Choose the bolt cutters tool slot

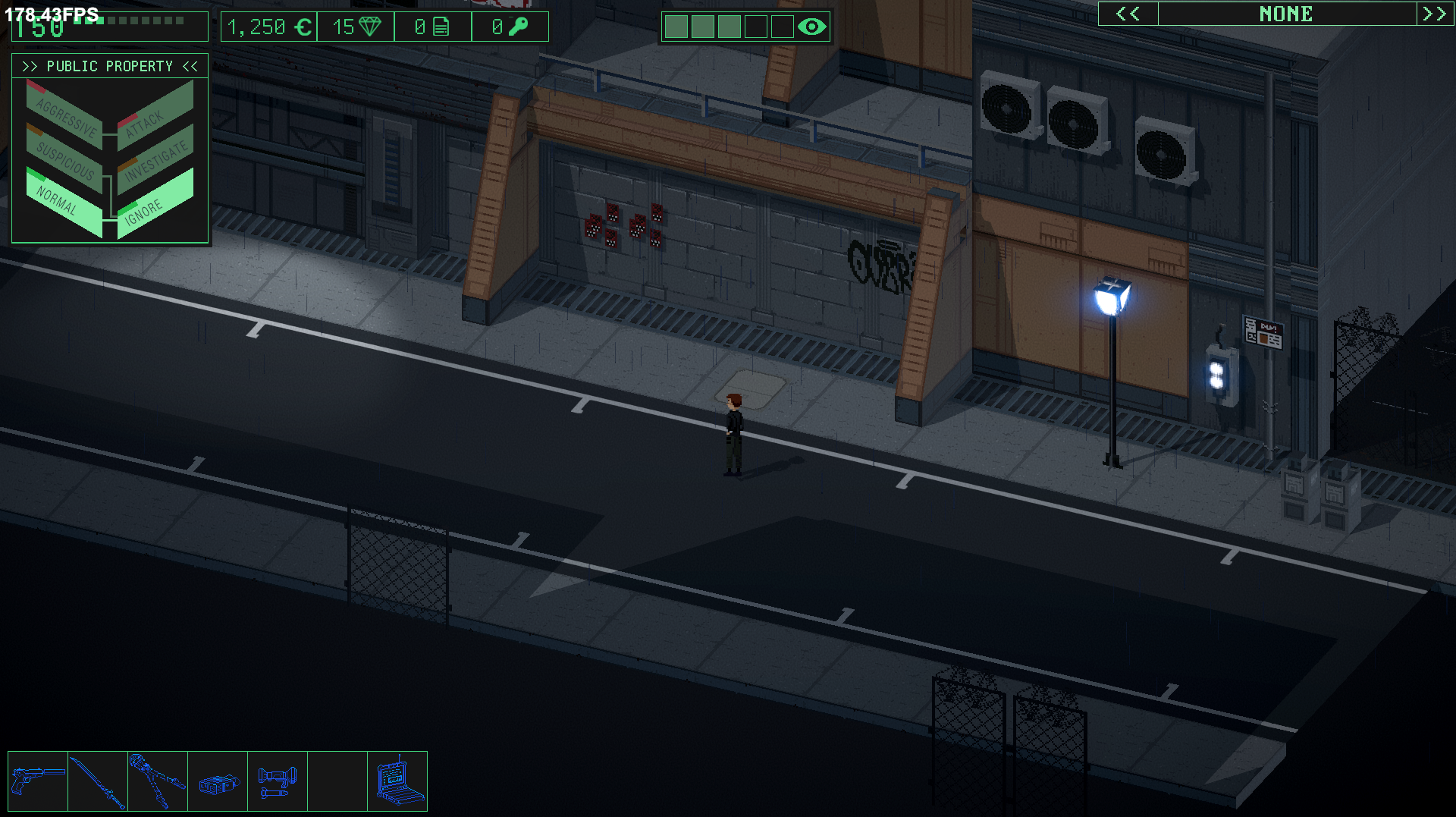pos(158,781)
